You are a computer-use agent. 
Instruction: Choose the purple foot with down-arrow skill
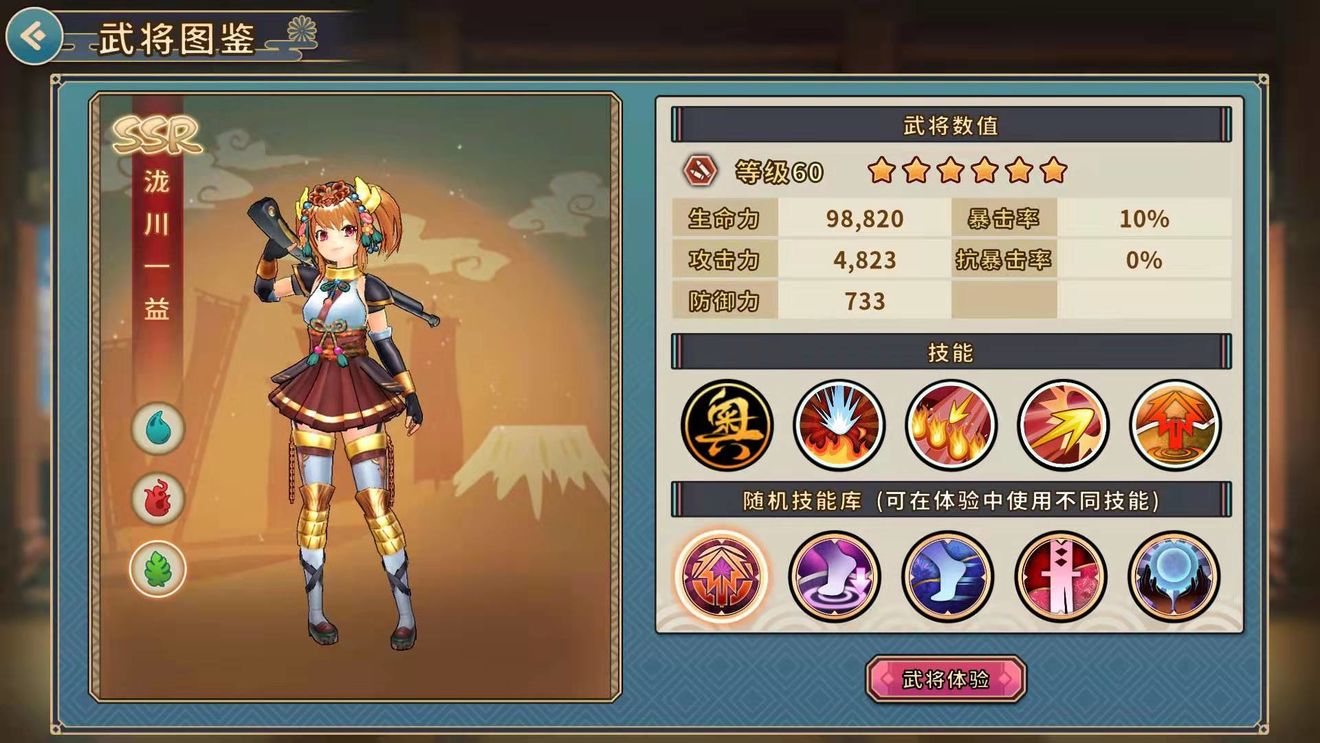pos(834,577)
